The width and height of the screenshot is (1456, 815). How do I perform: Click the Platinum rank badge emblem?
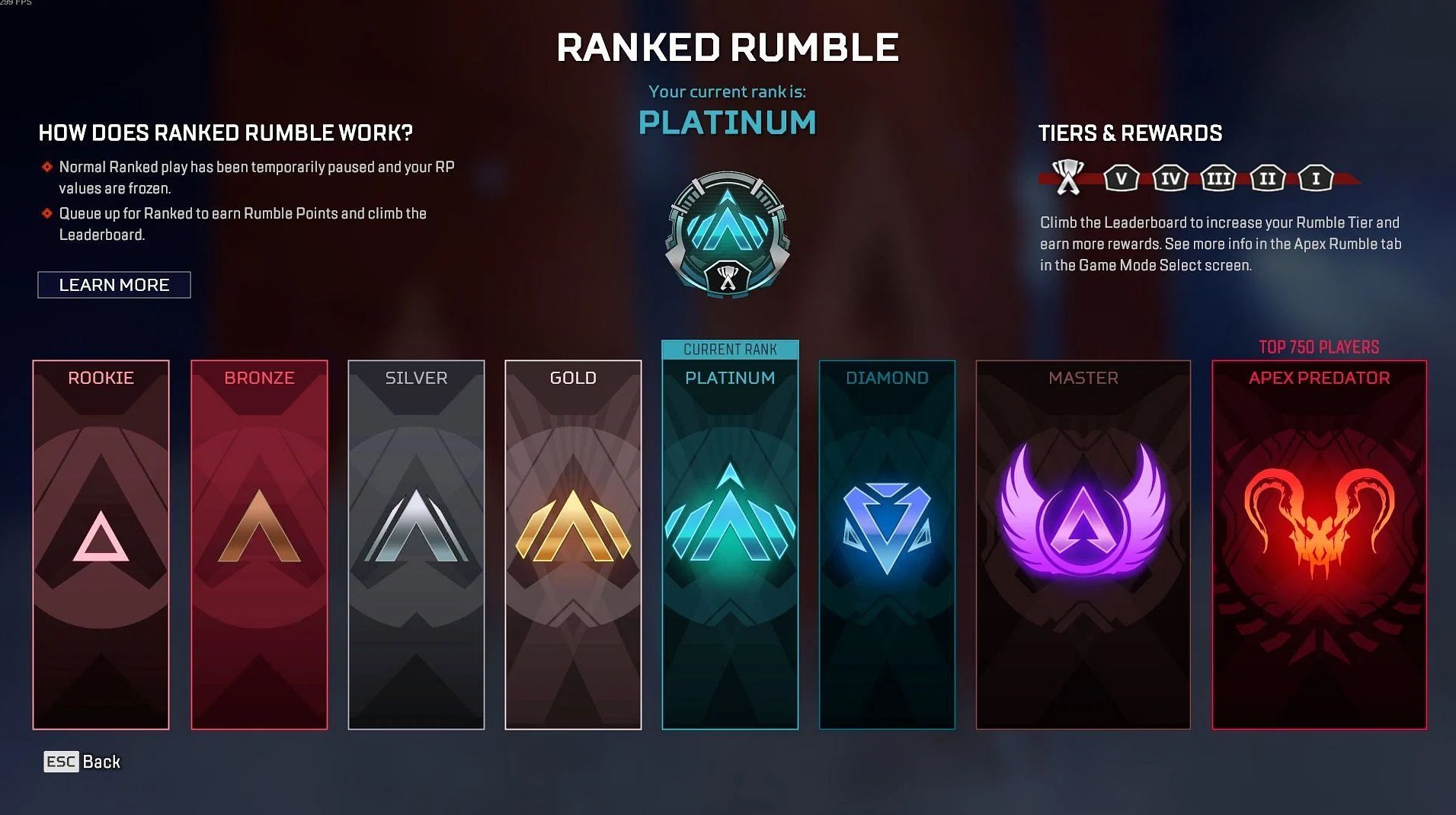(x=728, y=234)
